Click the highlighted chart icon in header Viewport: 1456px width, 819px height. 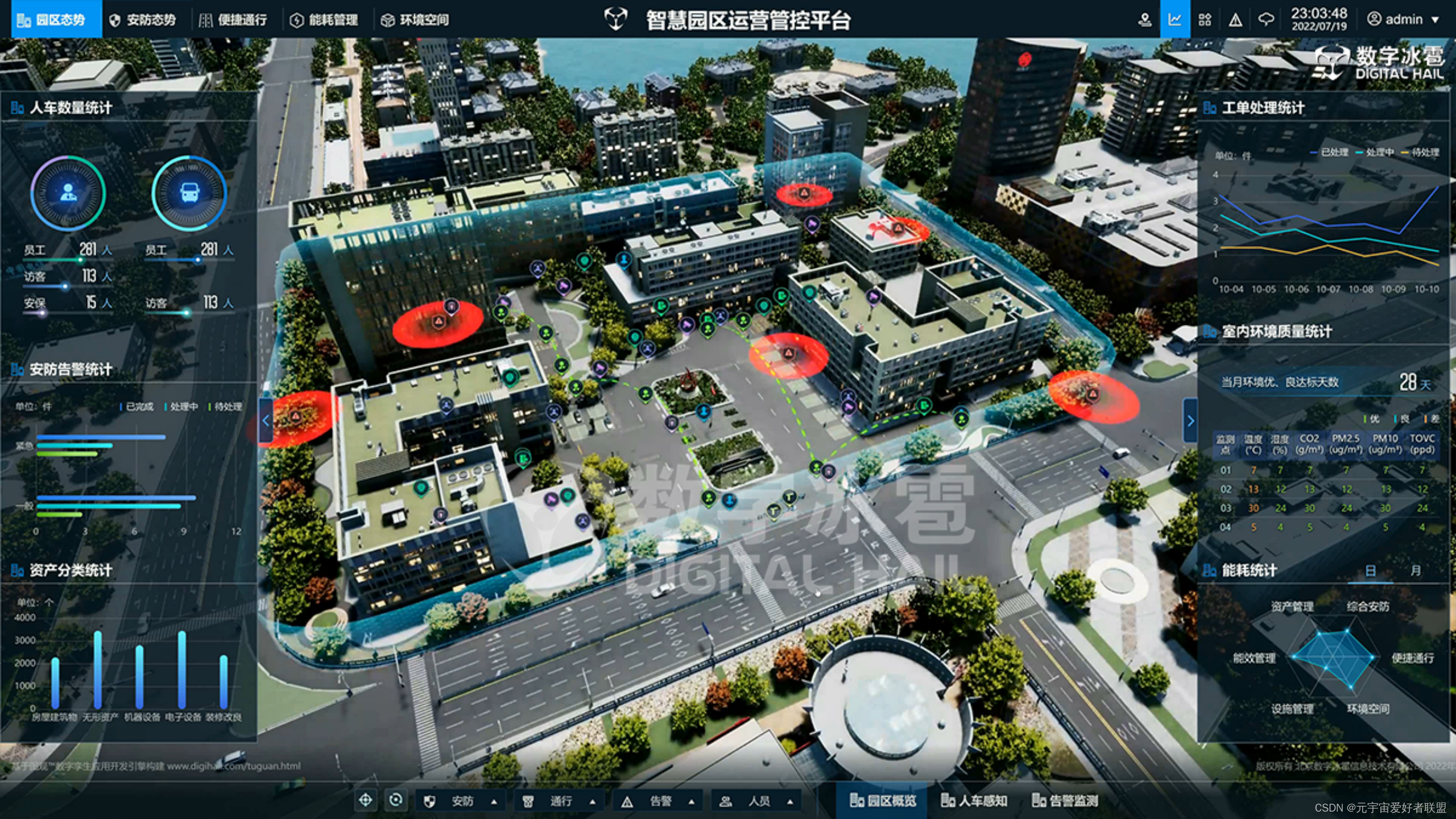point(1174,20)
